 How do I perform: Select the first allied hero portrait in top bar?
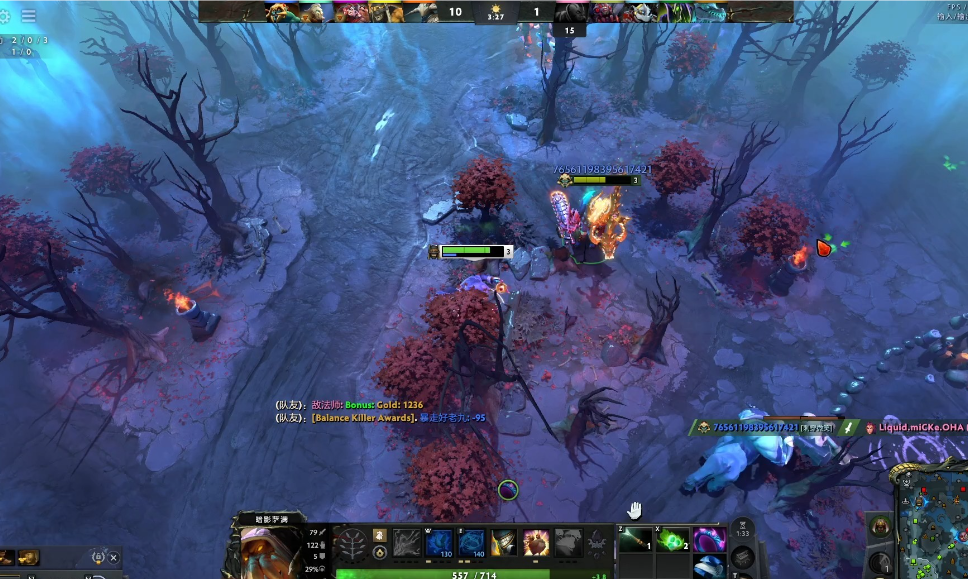click(x=281, y=12)
